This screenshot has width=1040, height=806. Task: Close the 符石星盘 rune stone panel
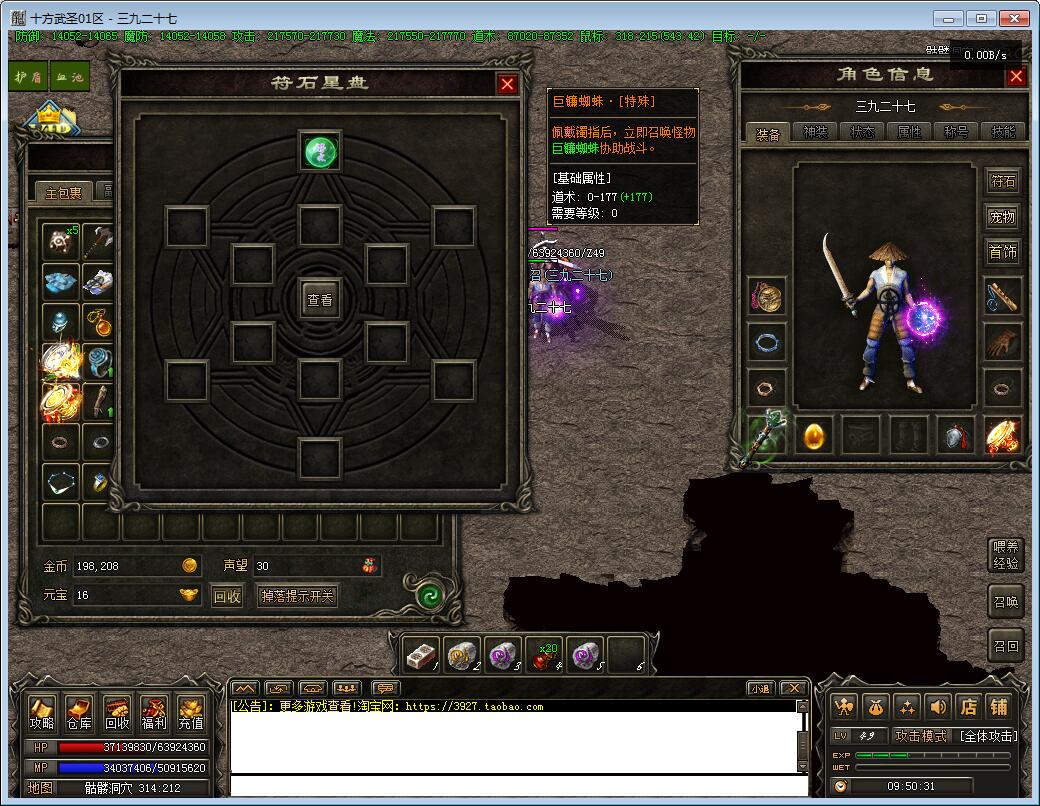[x=507, y=84]
